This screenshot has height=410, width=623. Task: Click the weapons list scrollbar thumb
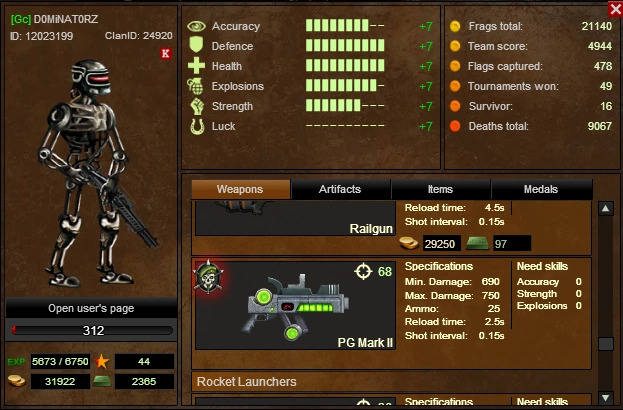(x=605, y=343)
